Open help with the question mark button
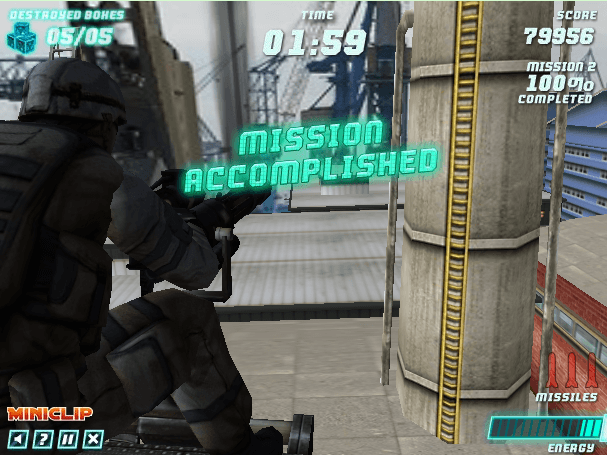Screen dimensions: 607x455 pos(42,438)
